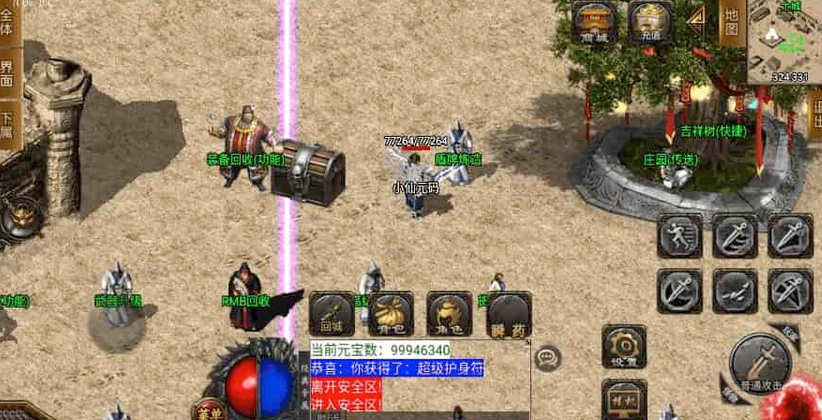The width and height of the screenshot is (822, 420).
Task: Click the chat log message box
Action: tap(415, 377)
